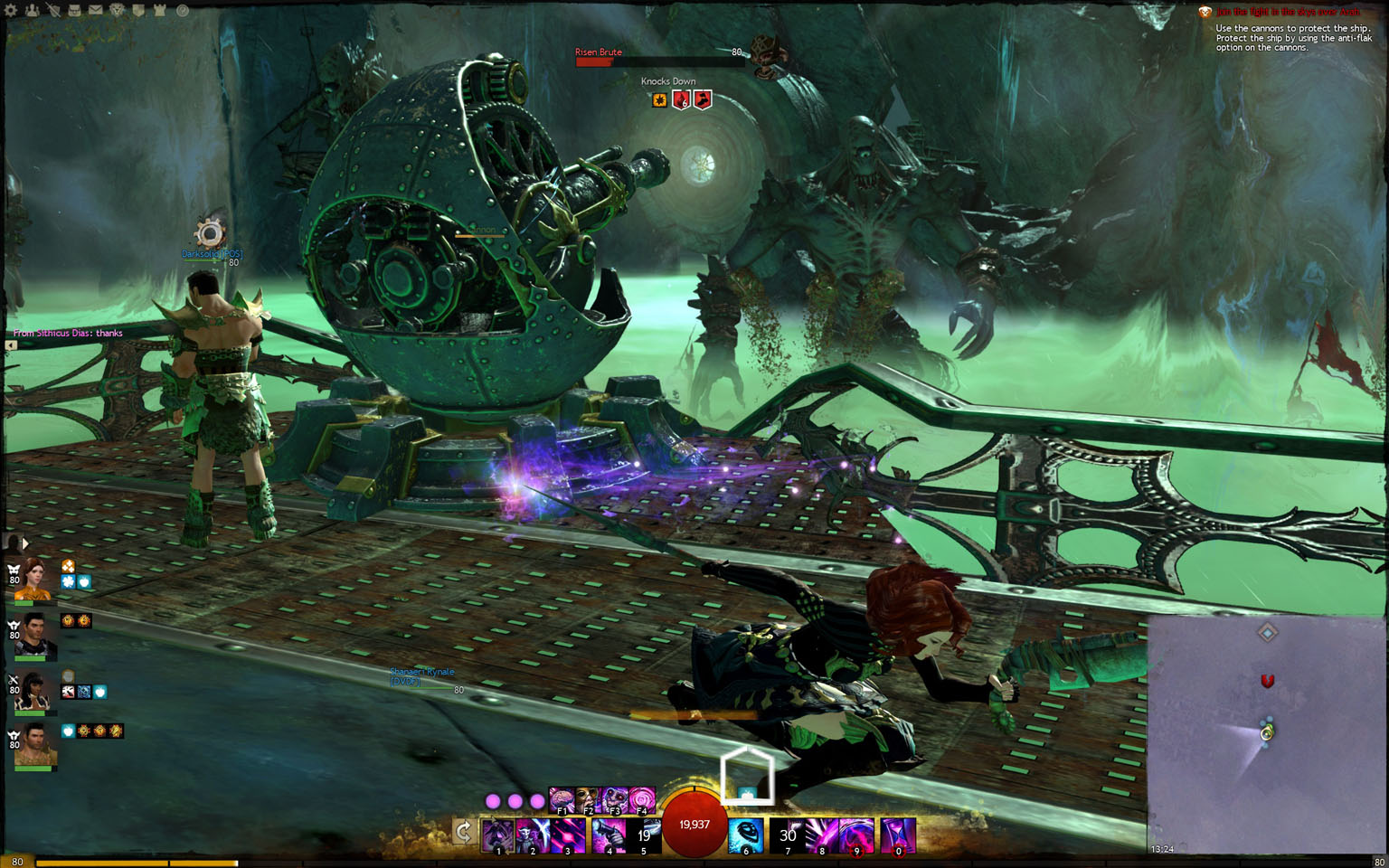Activate weapon skill 1
This screenshot has width=1389, height=868.
(x=498, y=835)
